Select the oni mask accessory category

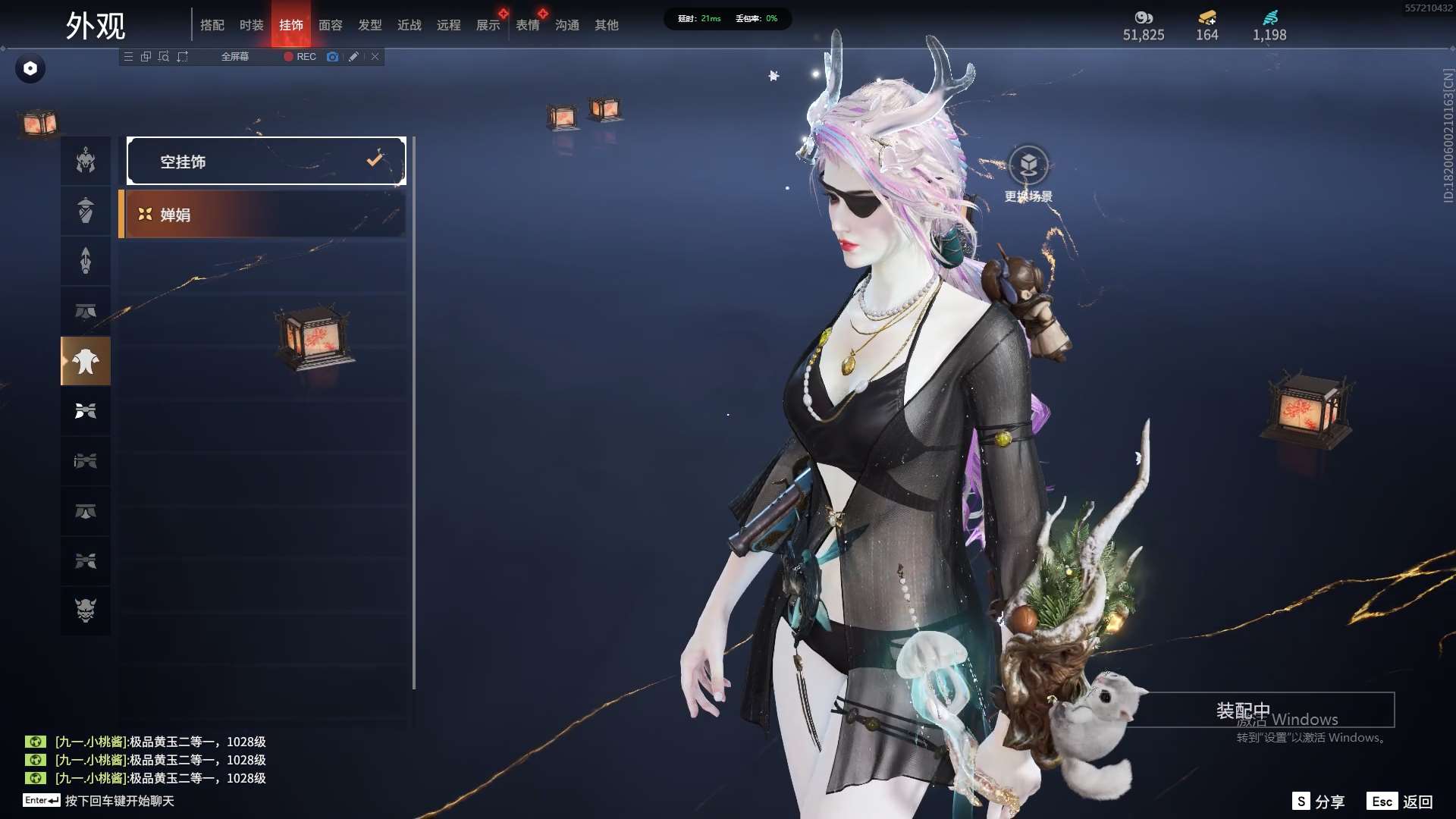pyautogui.click(x=86, y=610)
